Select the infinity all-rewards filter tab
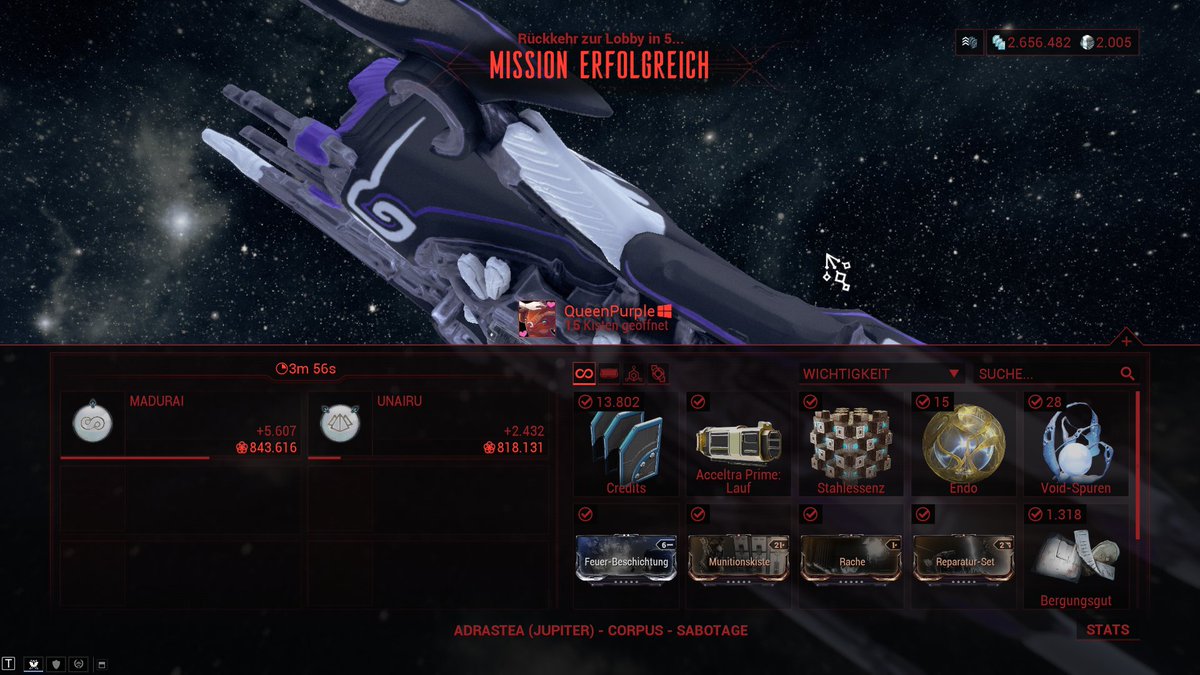This screenshot has width=1200, height=675. (584, 374)
